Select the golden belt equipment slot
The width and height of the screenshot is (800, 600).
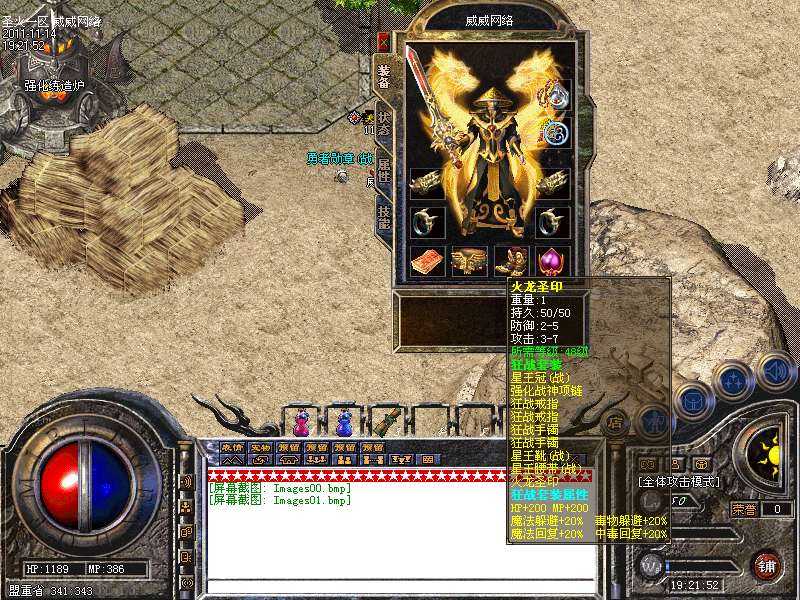[x=468, y=262]
